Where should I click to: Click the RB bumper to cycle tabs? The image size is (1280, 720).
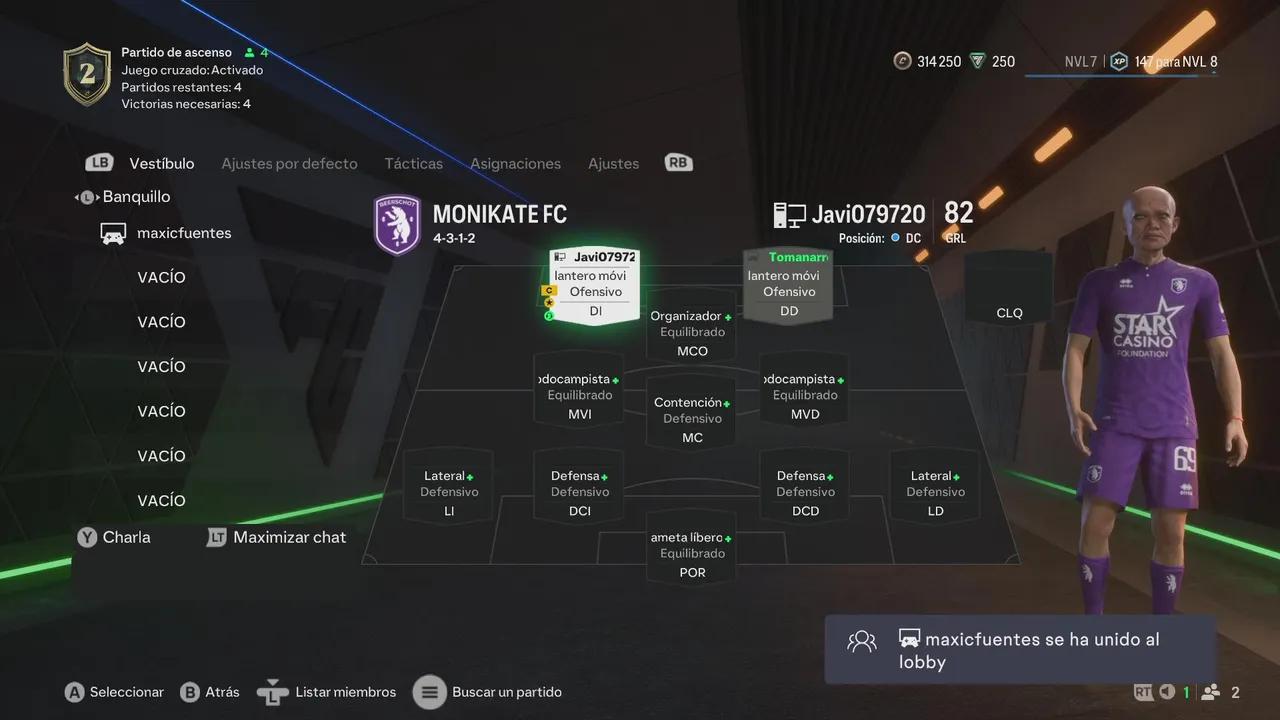click(x=678, y=161)
